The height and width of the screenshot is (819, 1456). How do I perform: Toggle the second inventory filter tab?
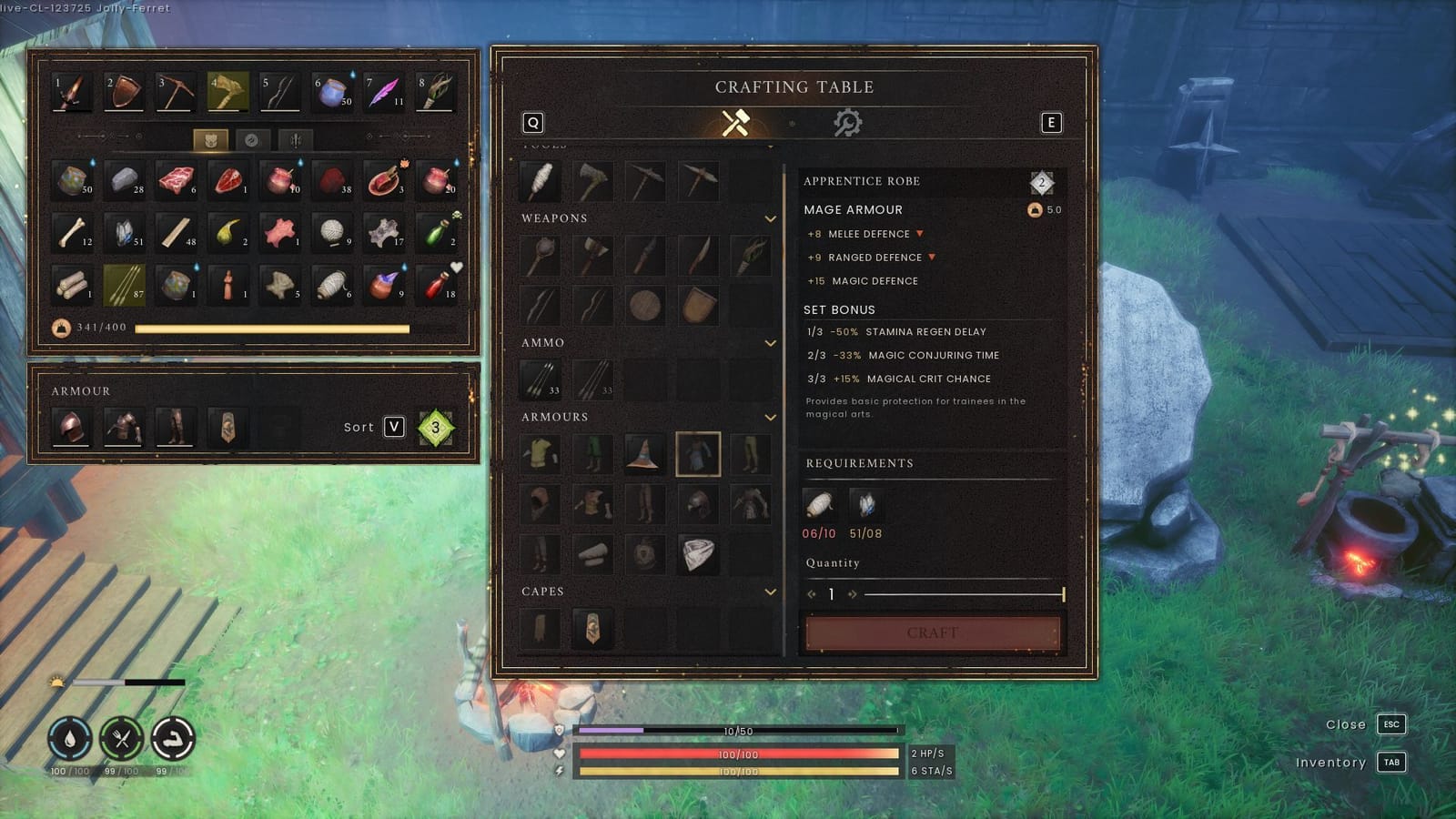pos(251,140)
